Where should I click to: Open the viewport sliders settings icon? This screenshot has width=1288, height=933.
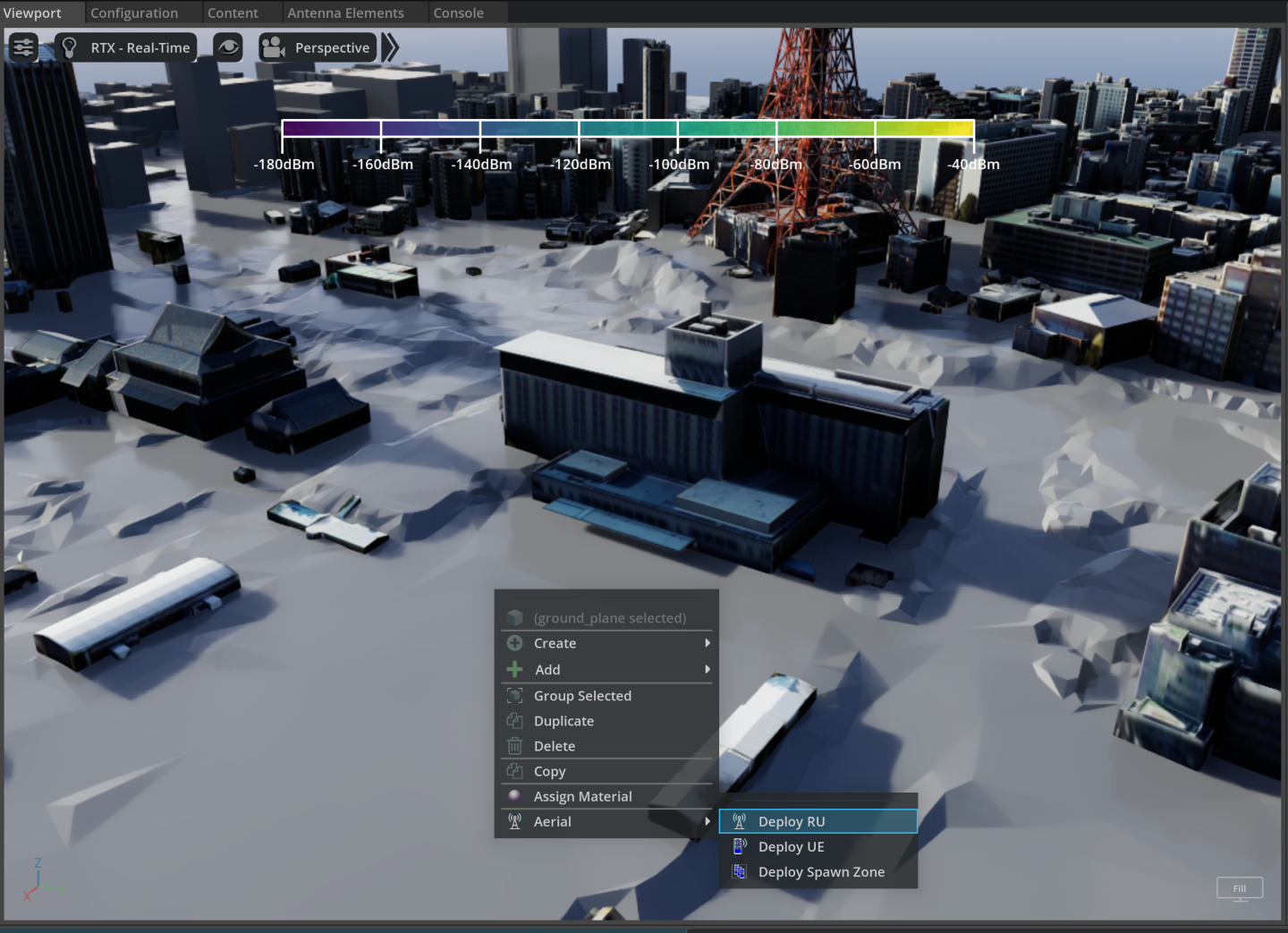pyautogui.click(x=23, y=47)
